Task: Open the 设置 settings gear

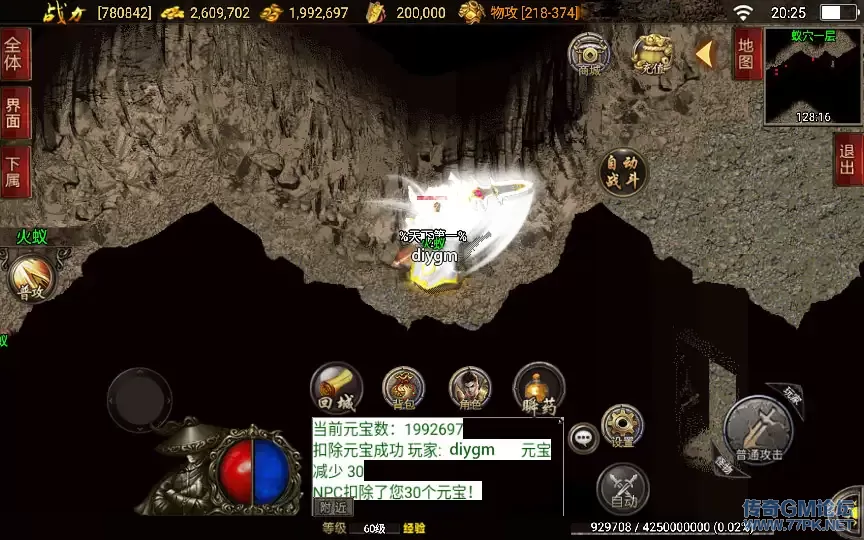Action: tap(622, 425)
